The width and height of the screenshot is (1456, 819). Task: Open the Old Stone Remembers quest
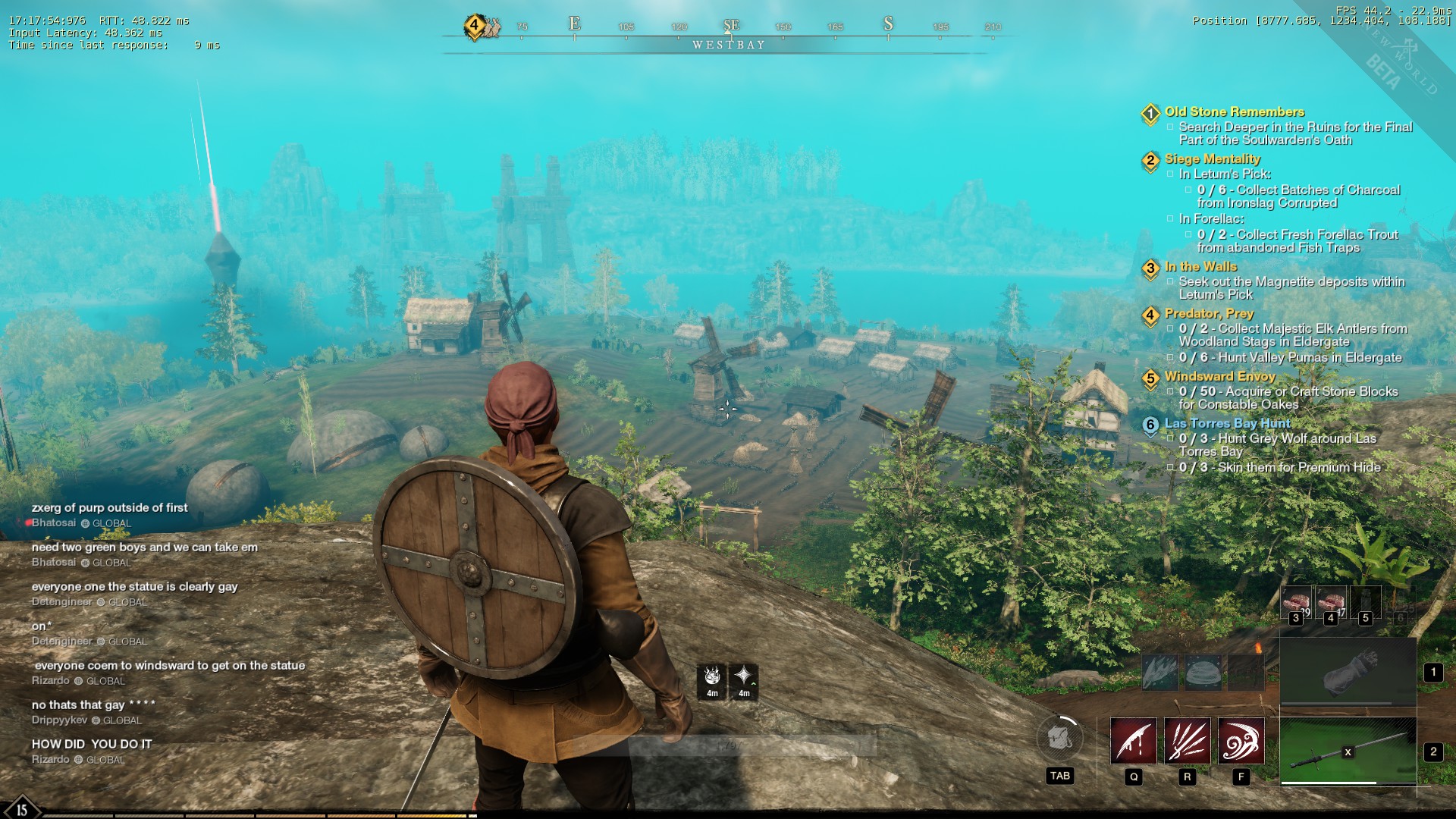click(x=1234, y=112)
